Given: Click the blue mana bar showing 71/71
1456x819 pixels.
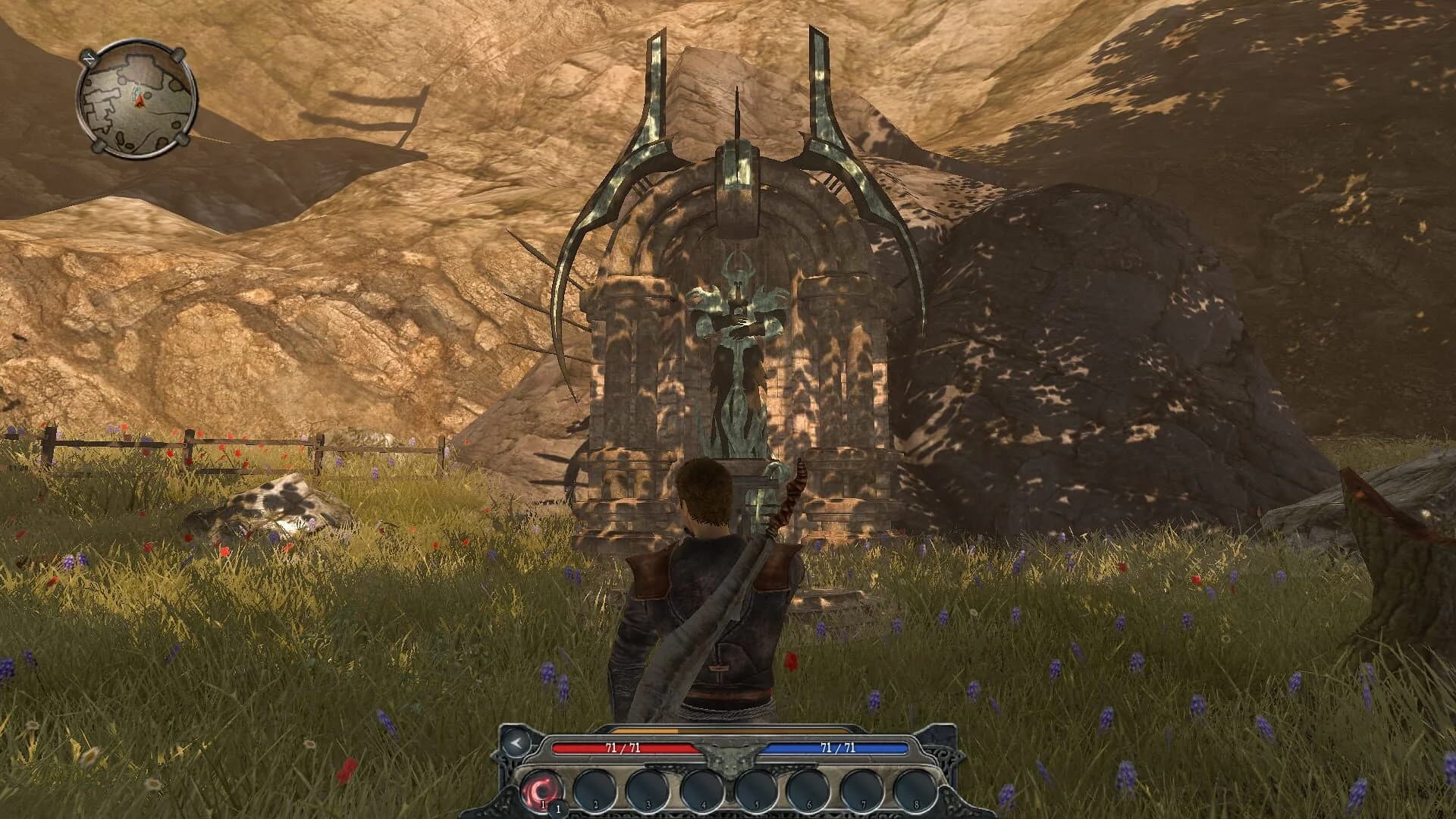Looking at the screenshot, I should coord(836,748).
